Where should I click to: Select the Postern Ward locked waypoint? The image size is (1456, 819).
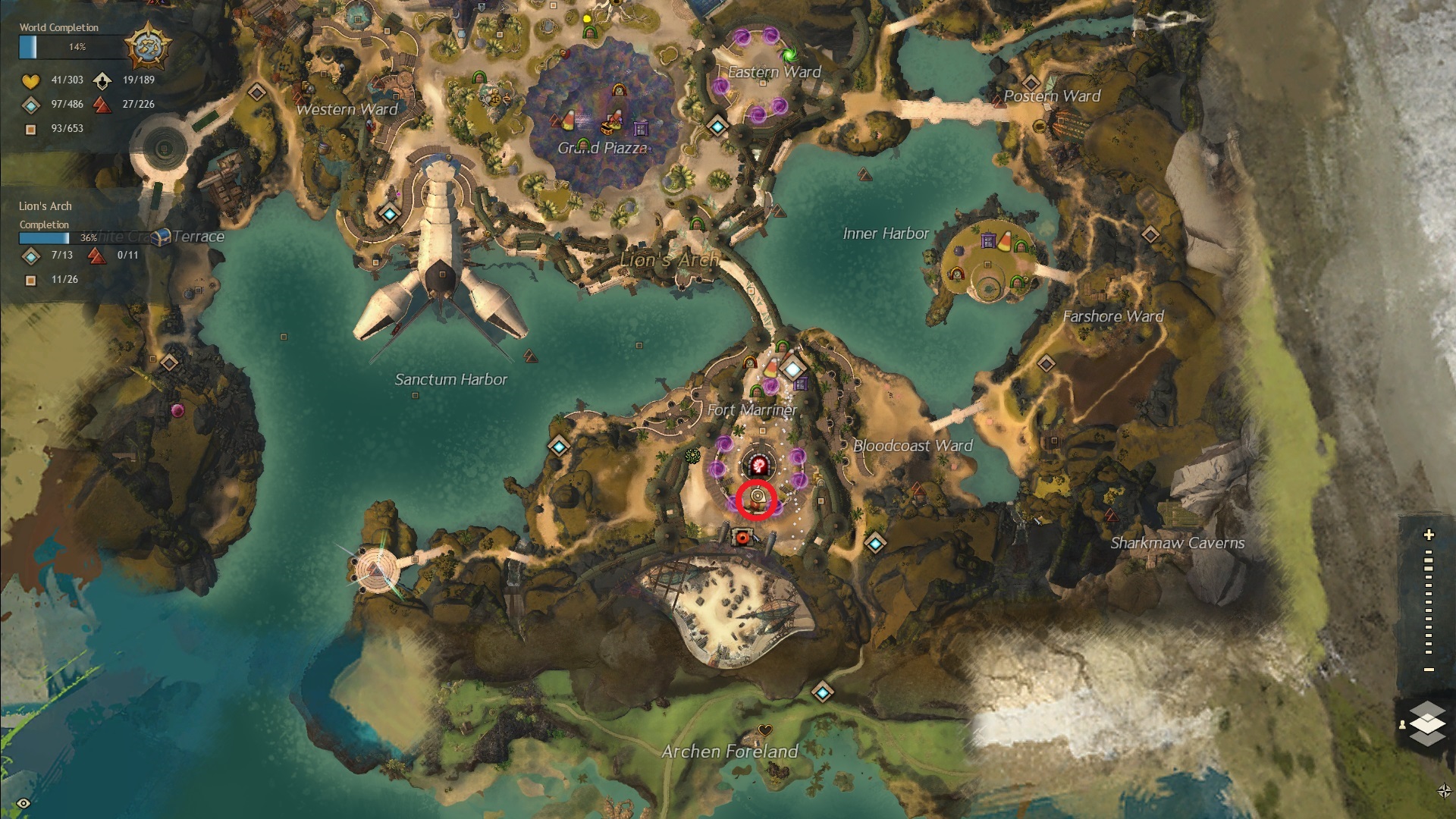tap(1030, 82)
